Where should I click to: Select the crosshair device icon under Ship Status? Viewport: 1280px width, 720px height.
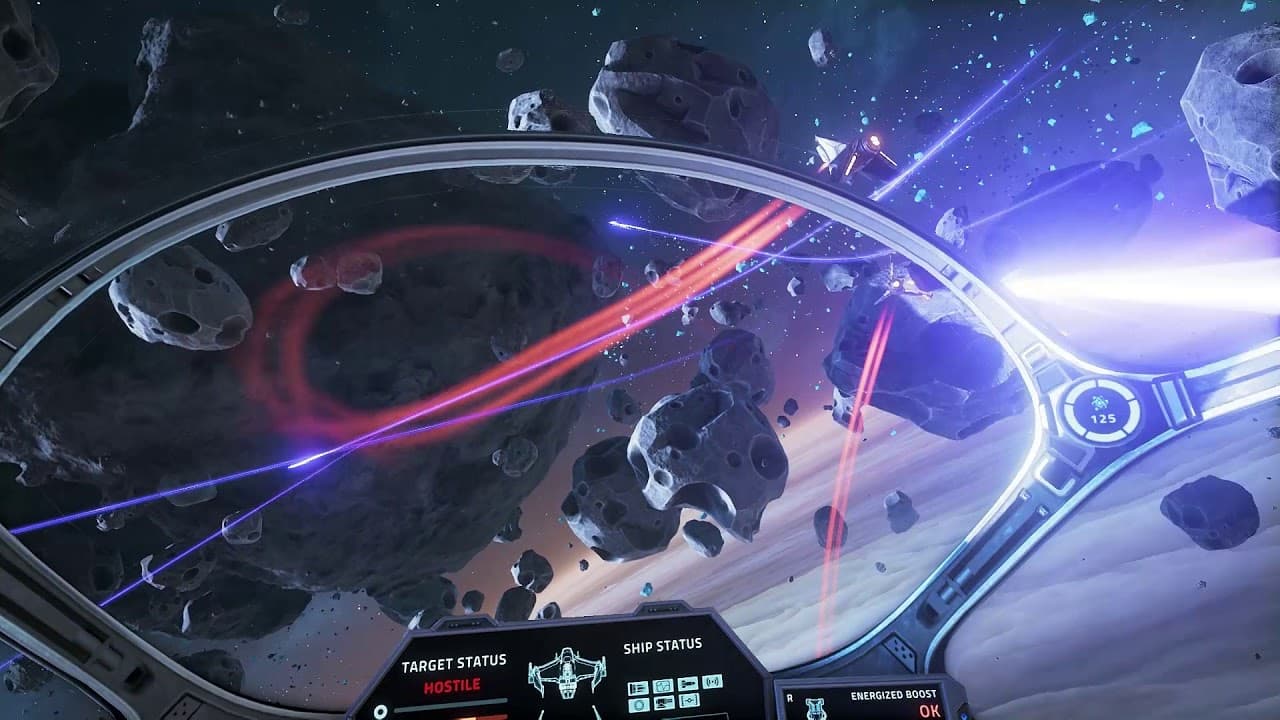688,700
